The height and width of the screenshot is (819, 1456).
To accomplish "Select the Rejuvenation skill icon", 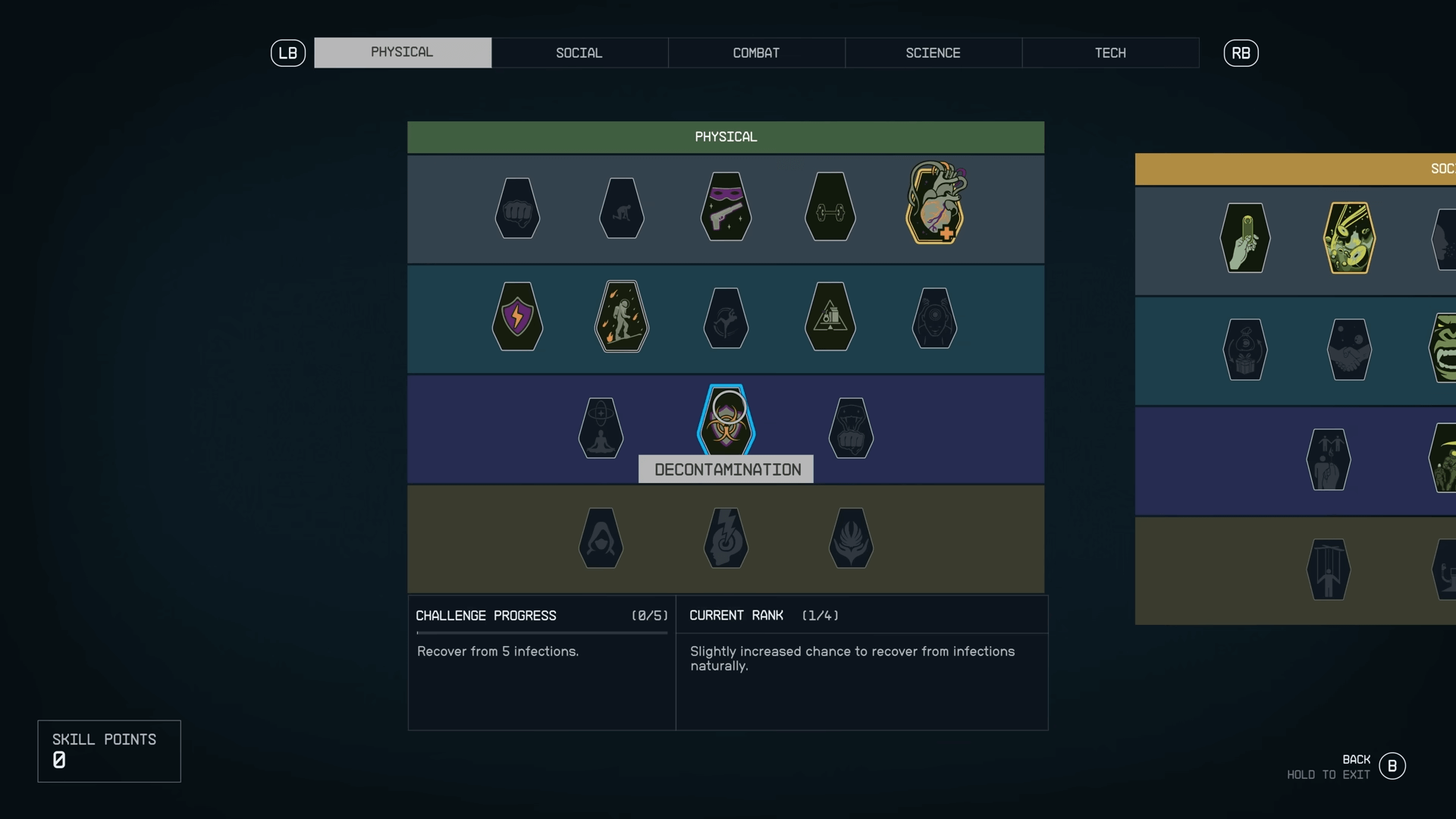I will (851, 538).
